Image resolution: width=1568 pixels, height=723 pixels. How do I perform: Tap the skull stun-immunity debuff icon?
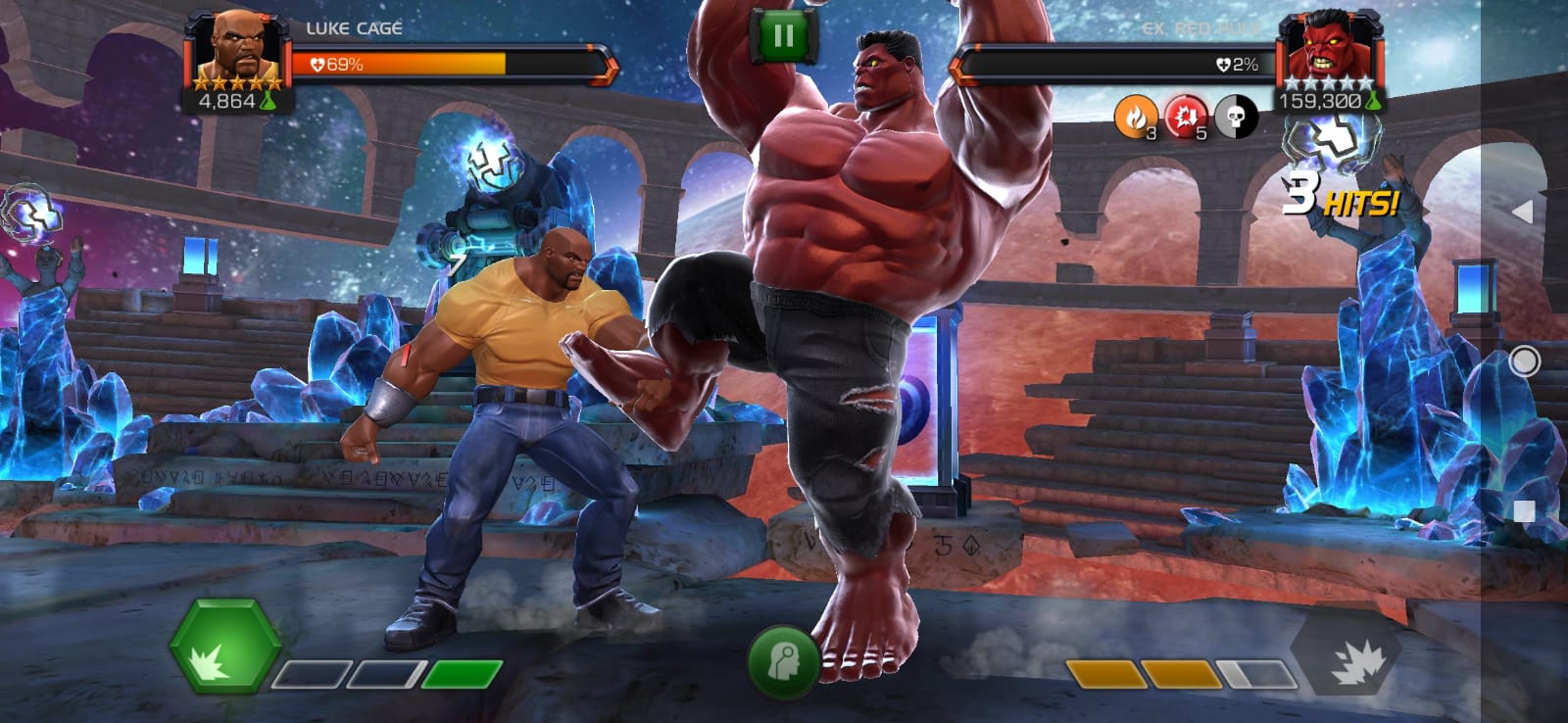[x=1237, y=118]
